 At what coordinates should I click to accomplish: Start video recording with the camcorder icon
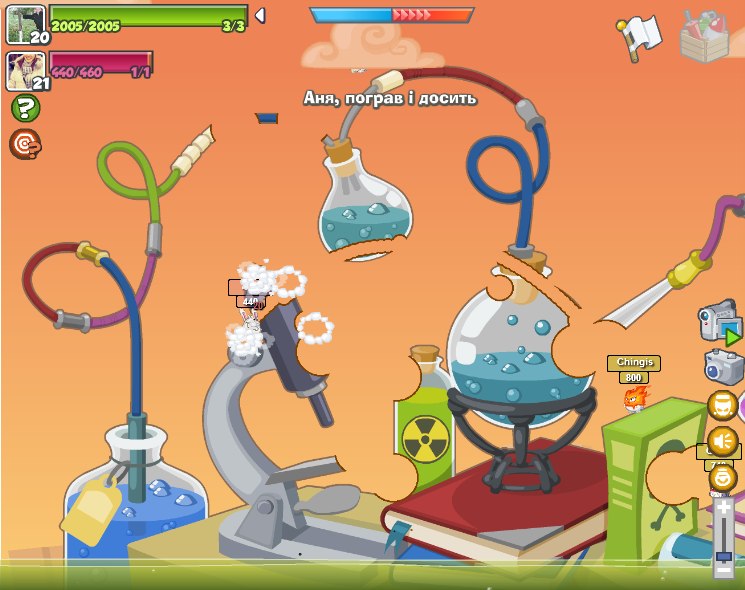click(x=720, y=322)
